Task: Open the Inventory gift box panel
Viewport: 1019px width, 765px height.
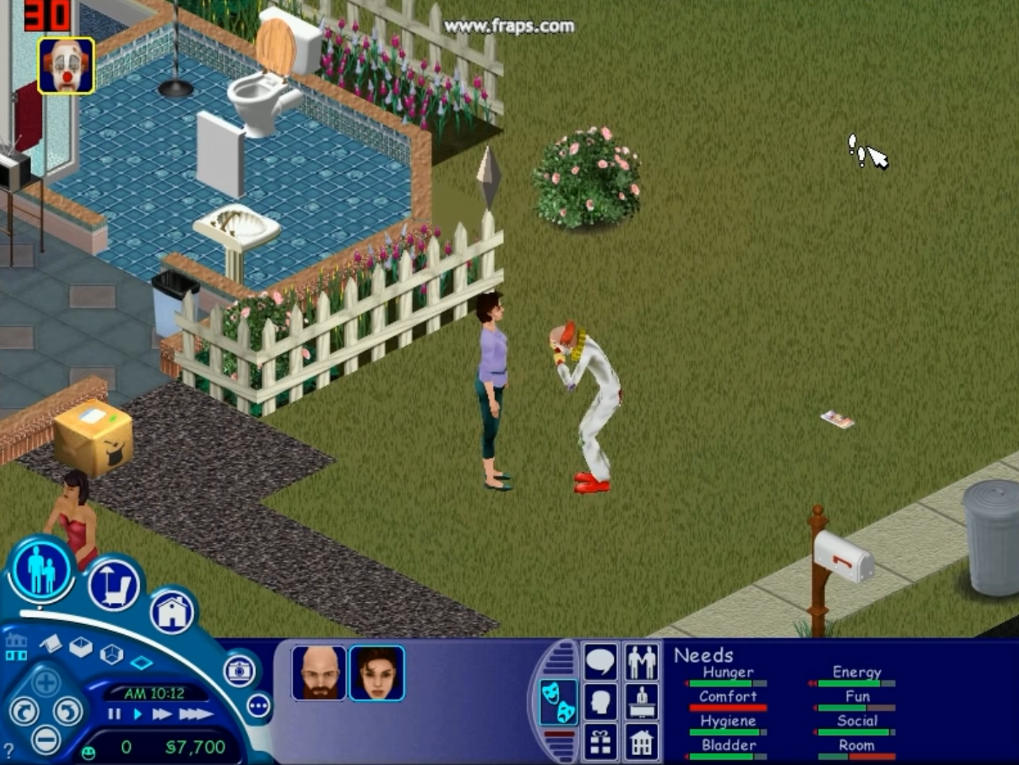Action: tap(601, 743)
